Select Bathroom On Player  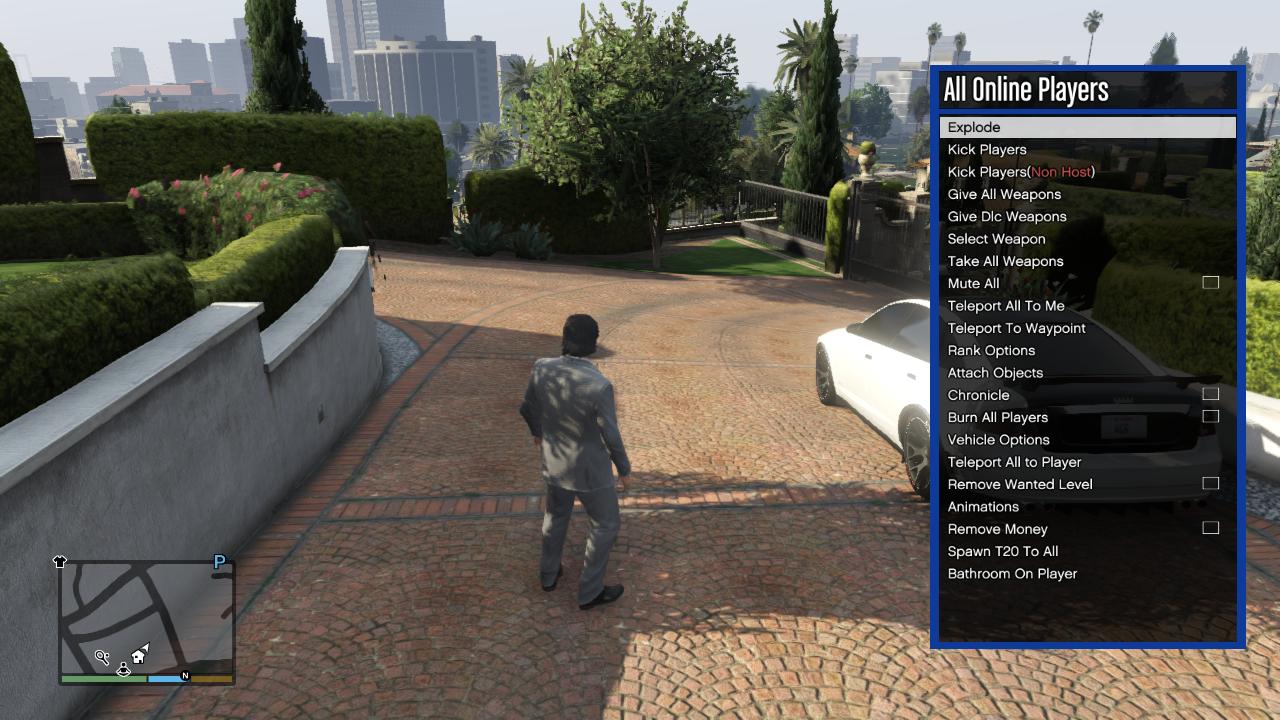click(x=1012, y=573)
